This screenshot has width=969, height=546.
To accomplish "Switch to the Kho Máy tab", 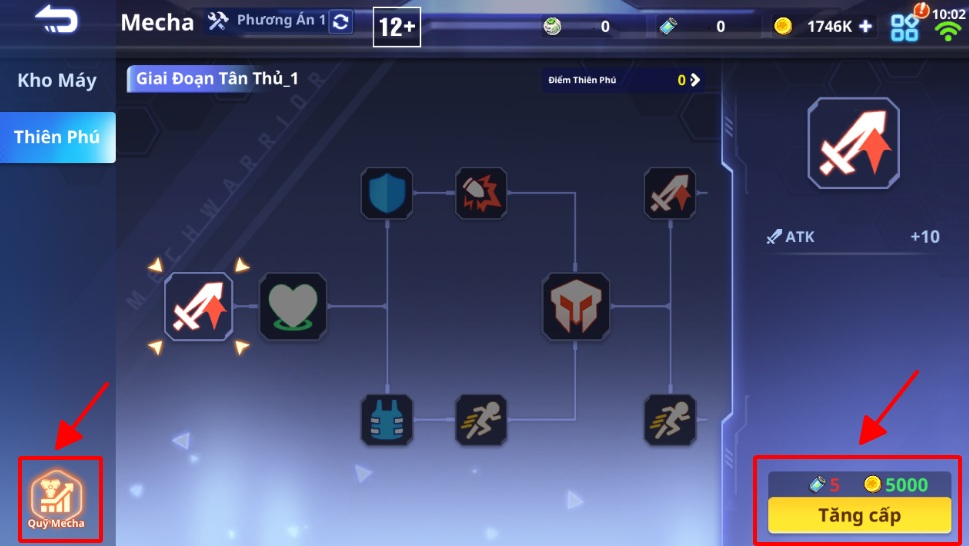I will [57, 81].
